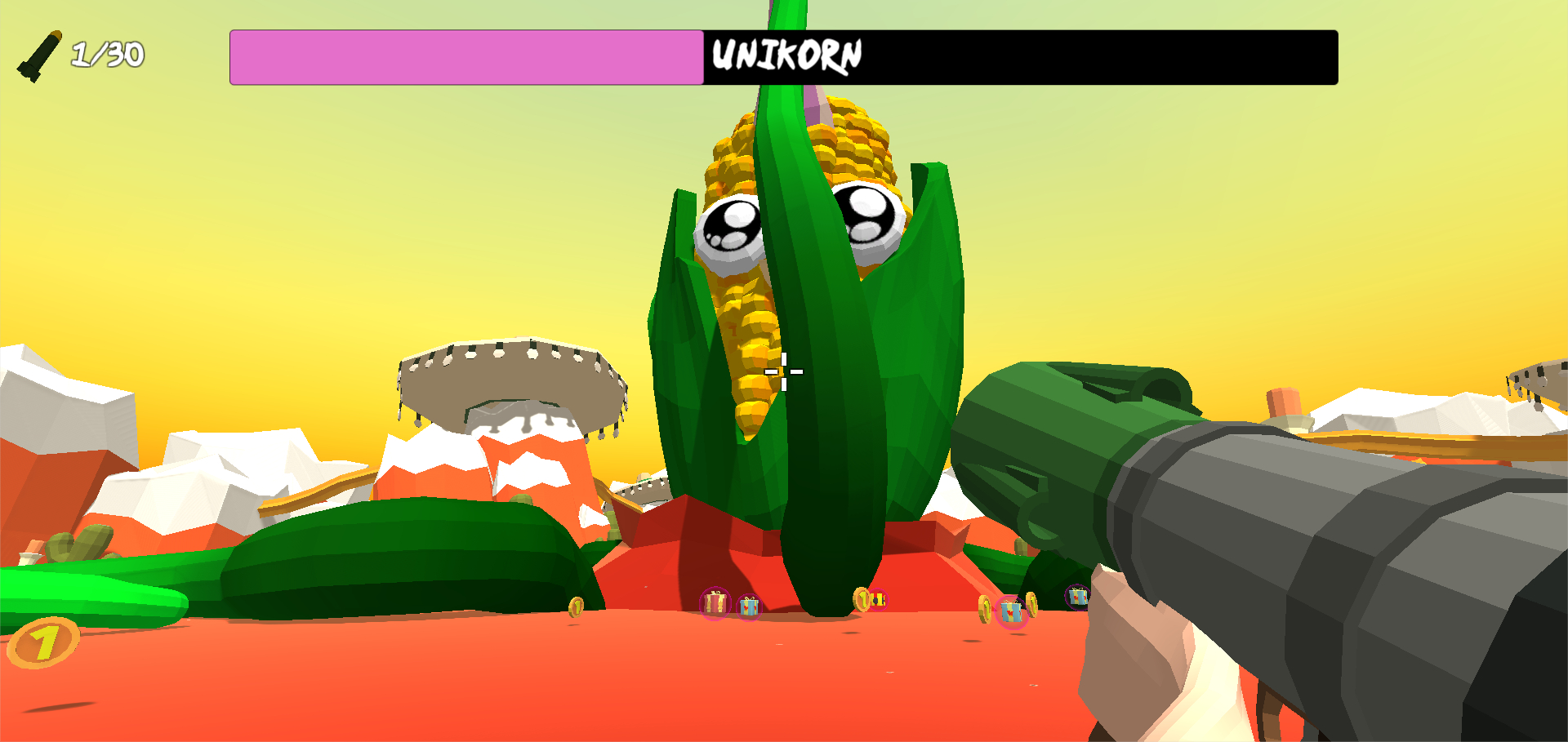Click the spinning coin left of the presents
Viewport: 1568px width, 742px height.
point(576,607)
